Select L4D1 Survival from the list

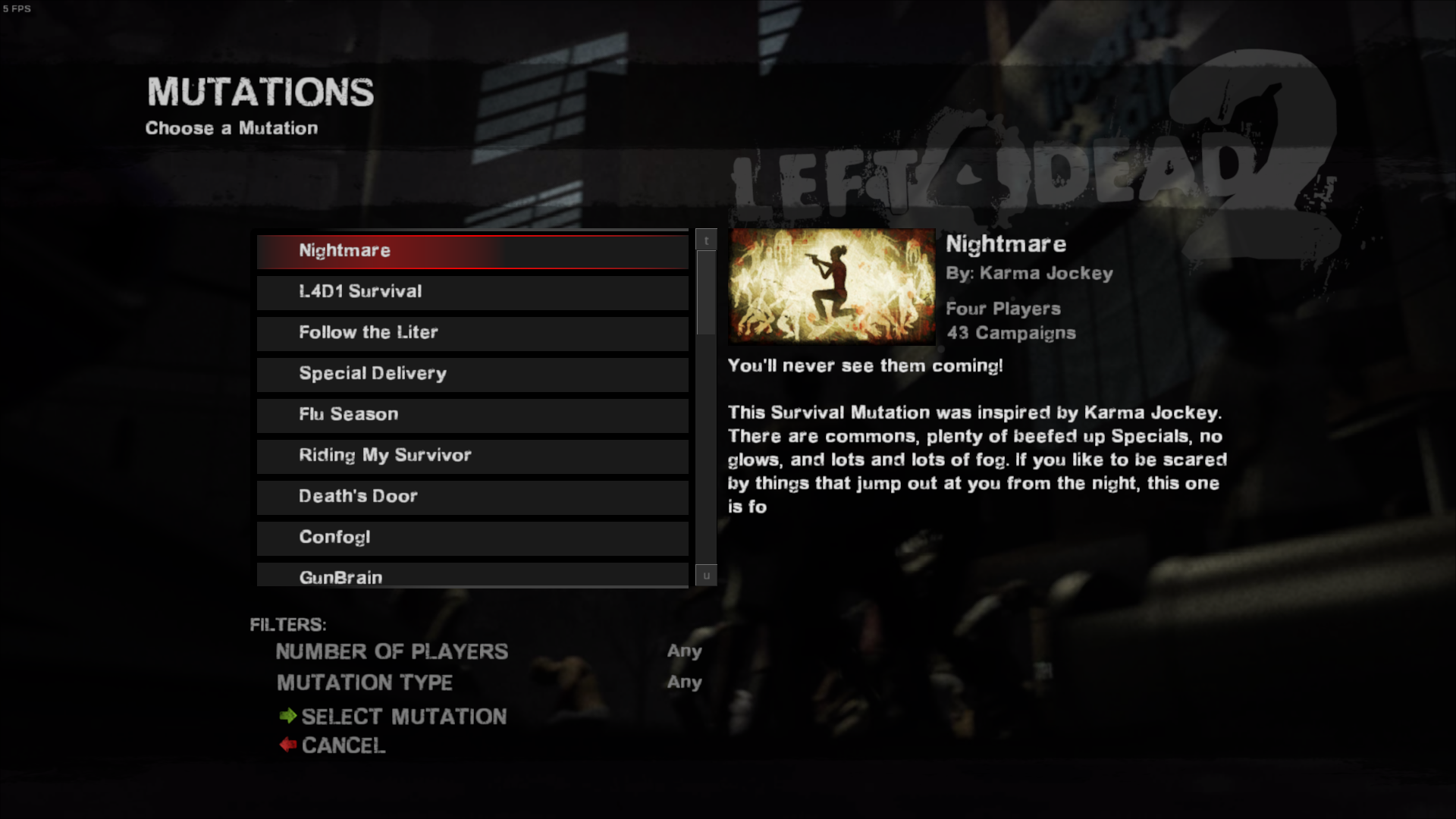click(472, 292)
